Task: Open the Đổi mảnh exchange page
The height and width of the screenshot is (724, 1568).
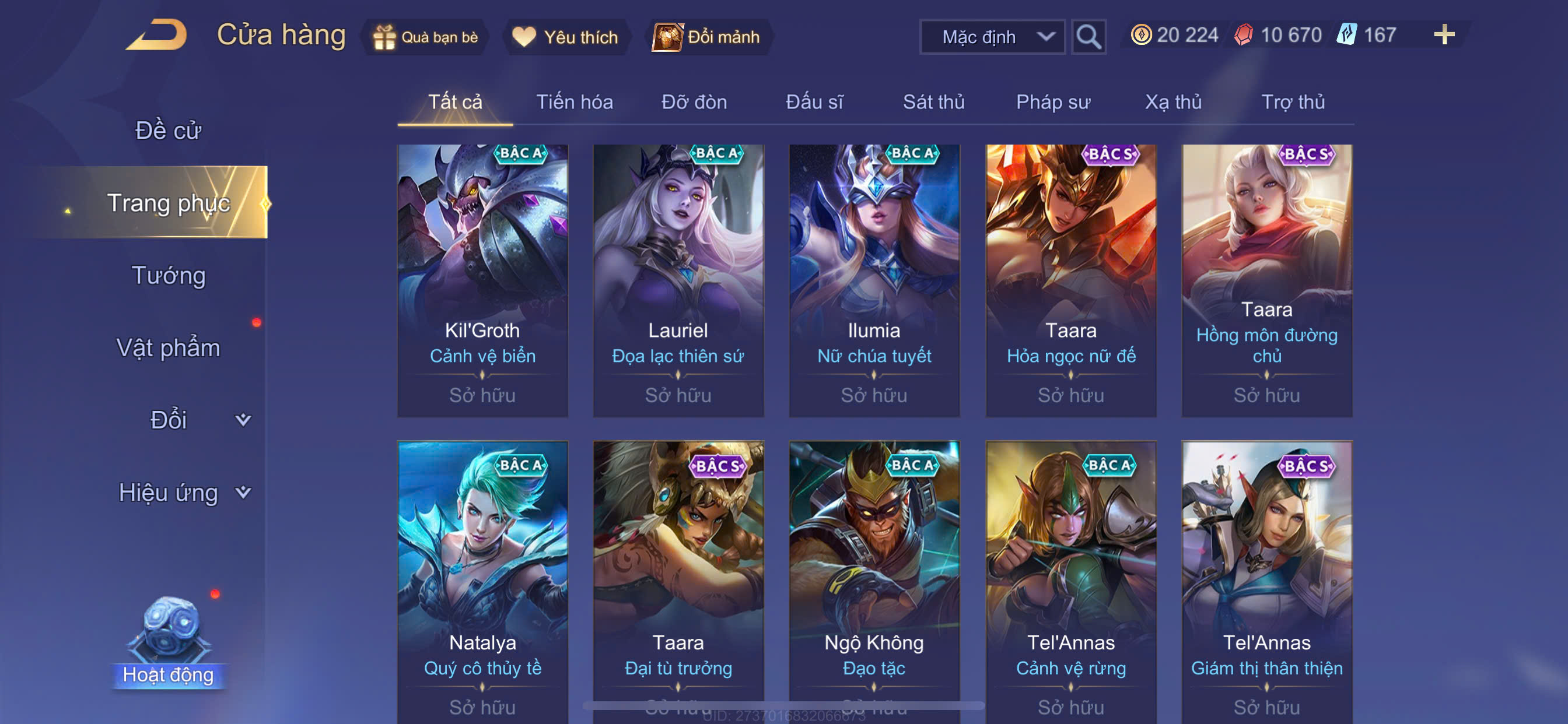Action: (708, 37)
